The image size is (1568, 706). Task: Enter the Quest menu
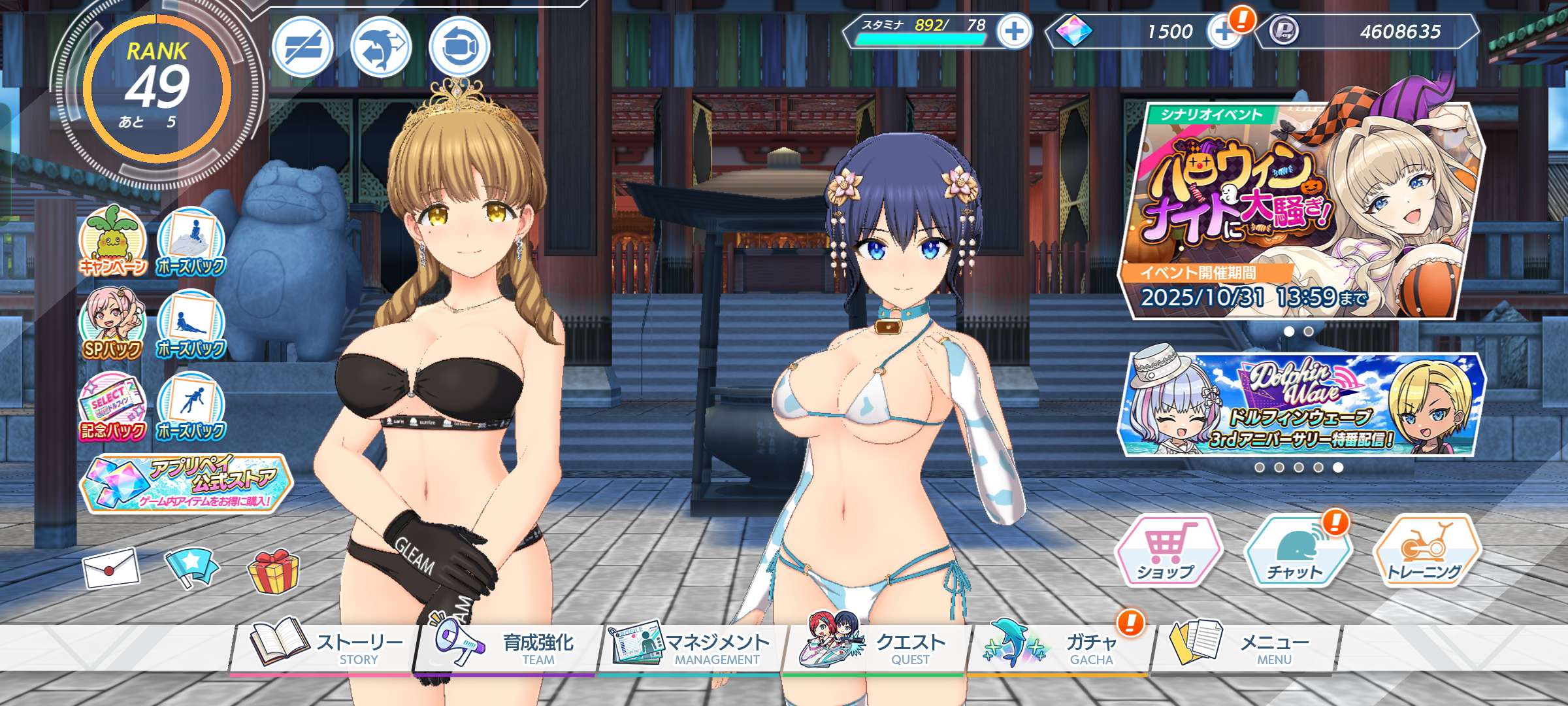[x=875, y=647]
